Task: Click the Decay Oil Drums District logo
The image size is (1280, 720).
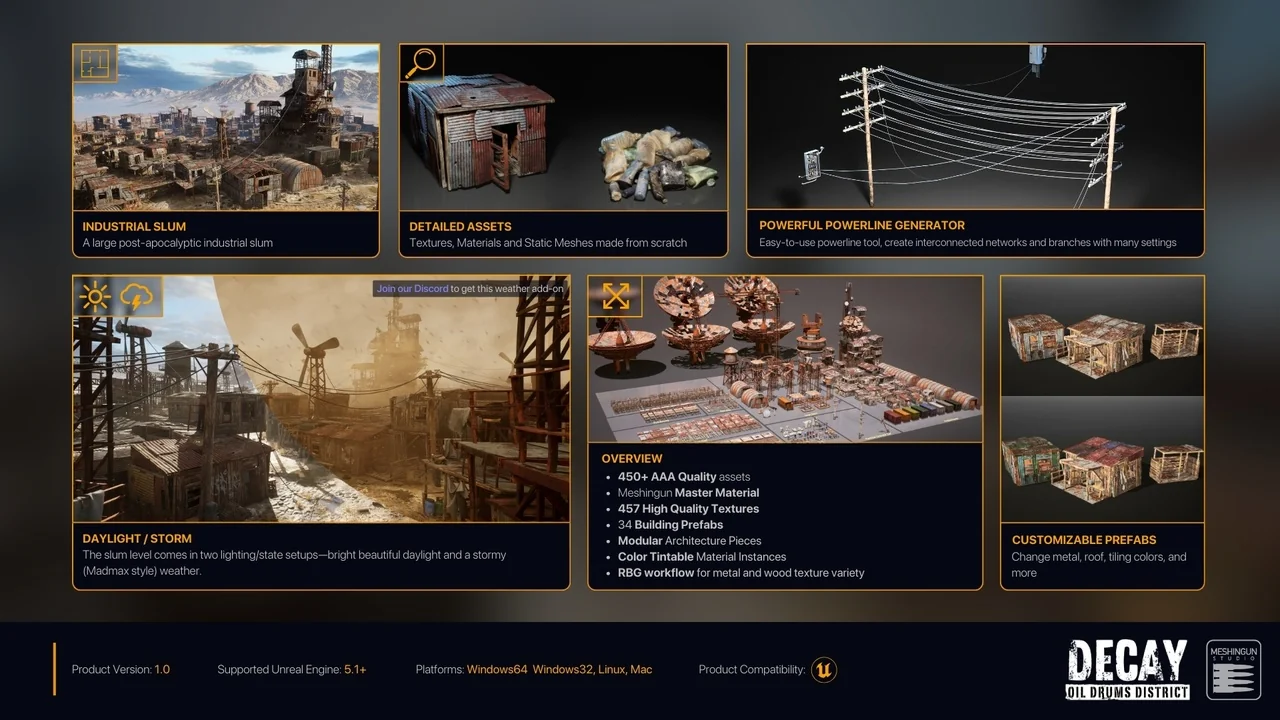Action: (x=1127, y=669)
